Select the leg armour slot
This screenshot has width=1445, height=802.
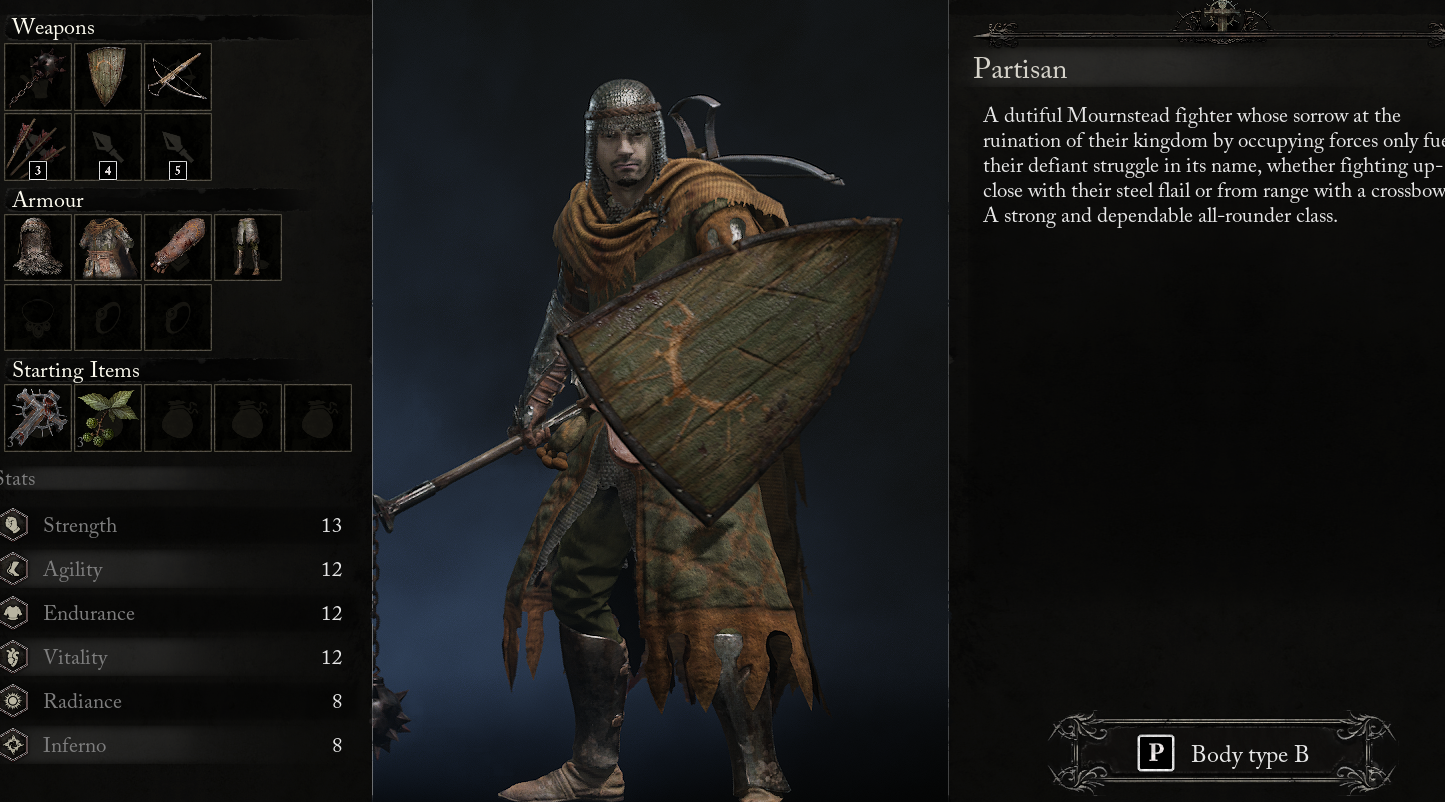click(247, 247)
